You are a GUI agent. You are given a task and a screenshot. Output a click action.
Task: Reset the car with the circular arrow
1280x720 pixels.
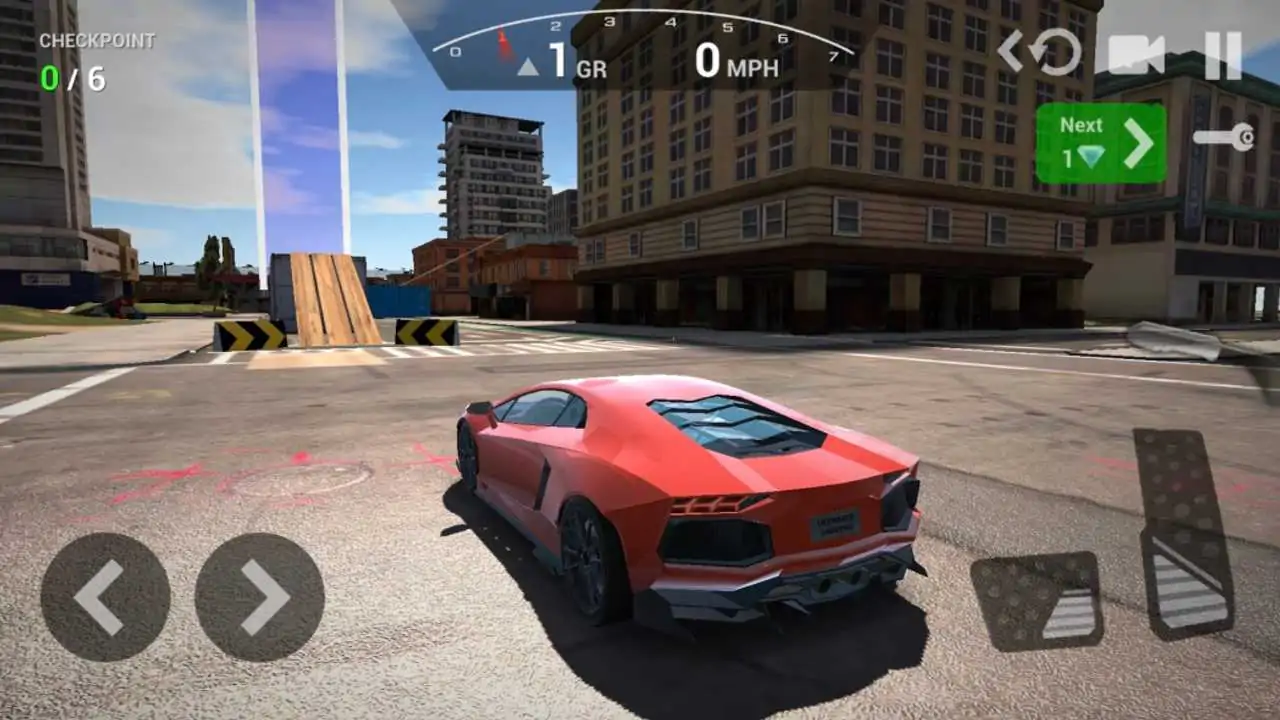(1057, 53)
